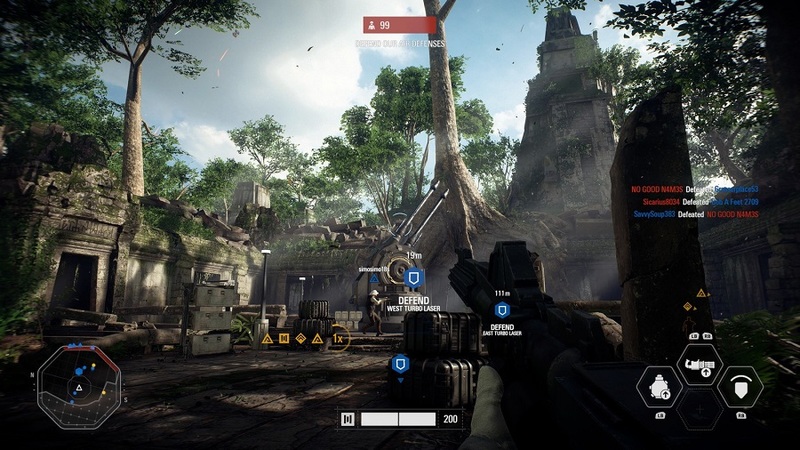
Task: Click the red reinforcement counter showing 99
Action: pyautogui.click(x=400, y=25)
